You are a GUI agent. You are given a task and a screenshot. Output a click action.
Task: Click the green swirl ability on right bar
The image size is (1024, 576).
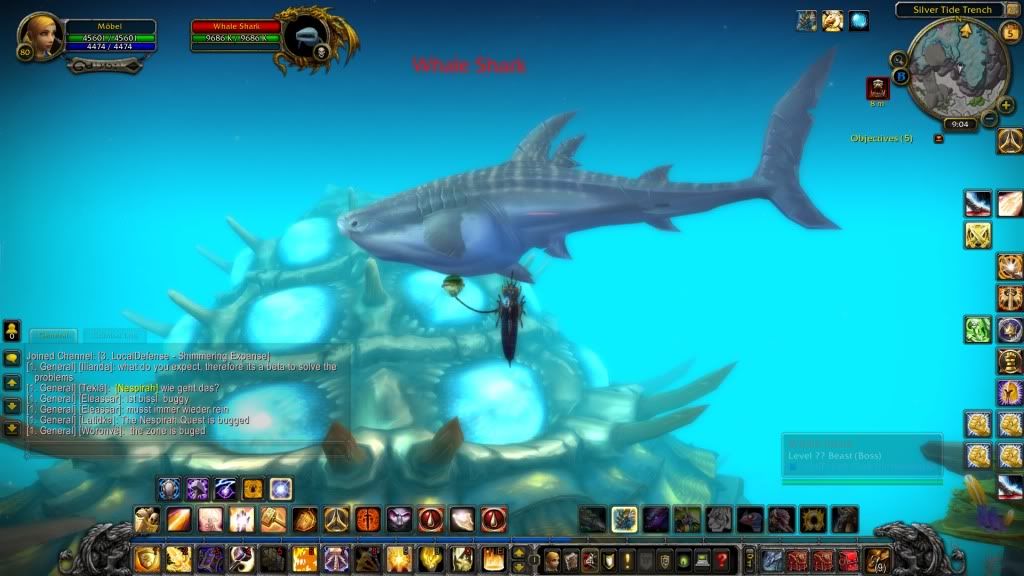(x=977, y=329)
